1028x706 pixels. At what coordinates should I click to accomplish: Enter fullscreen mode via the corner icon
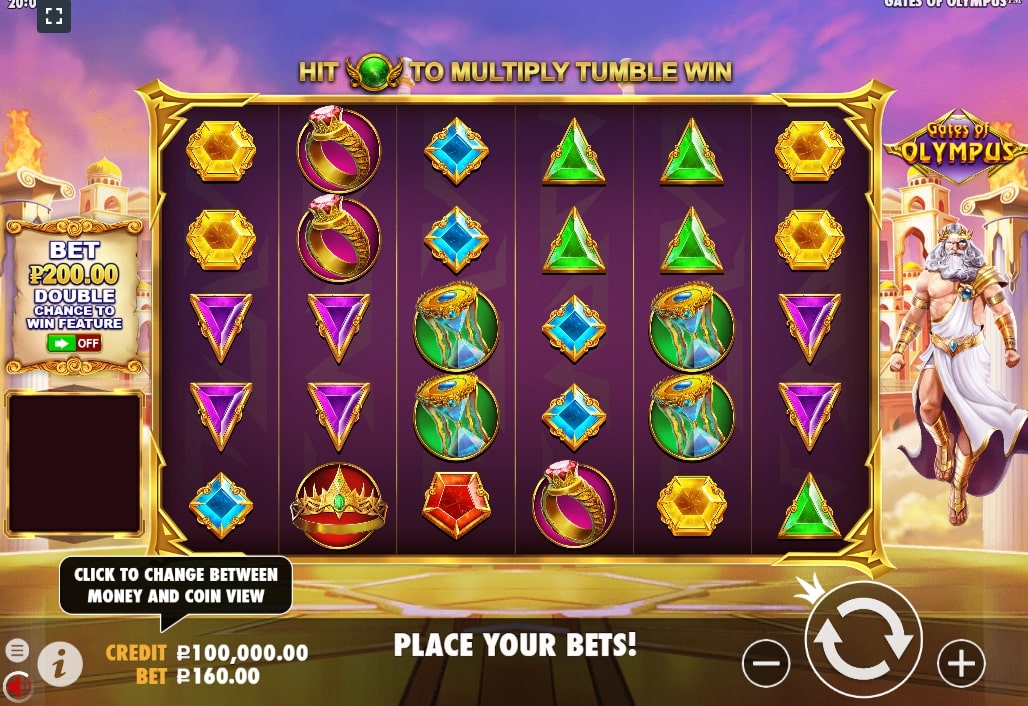click(x=54, y=16)
